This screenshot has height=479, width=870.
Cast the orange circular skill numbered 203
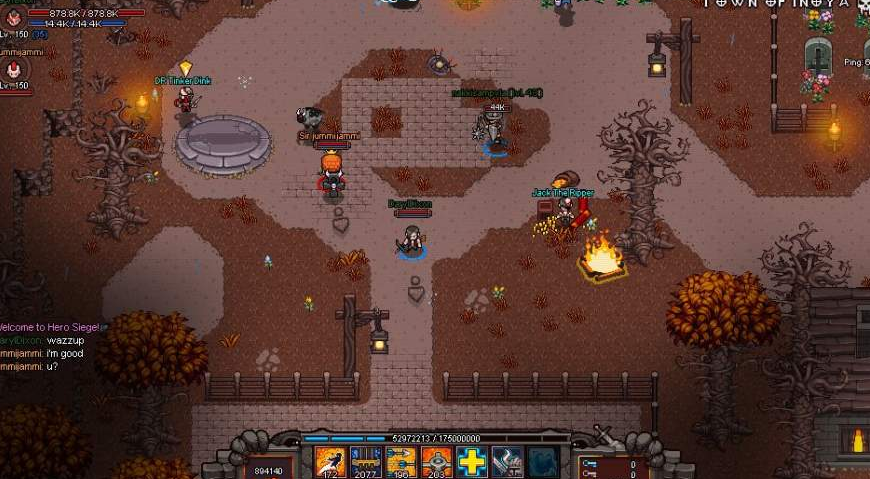pyautogui.click(x=436, y=461)
